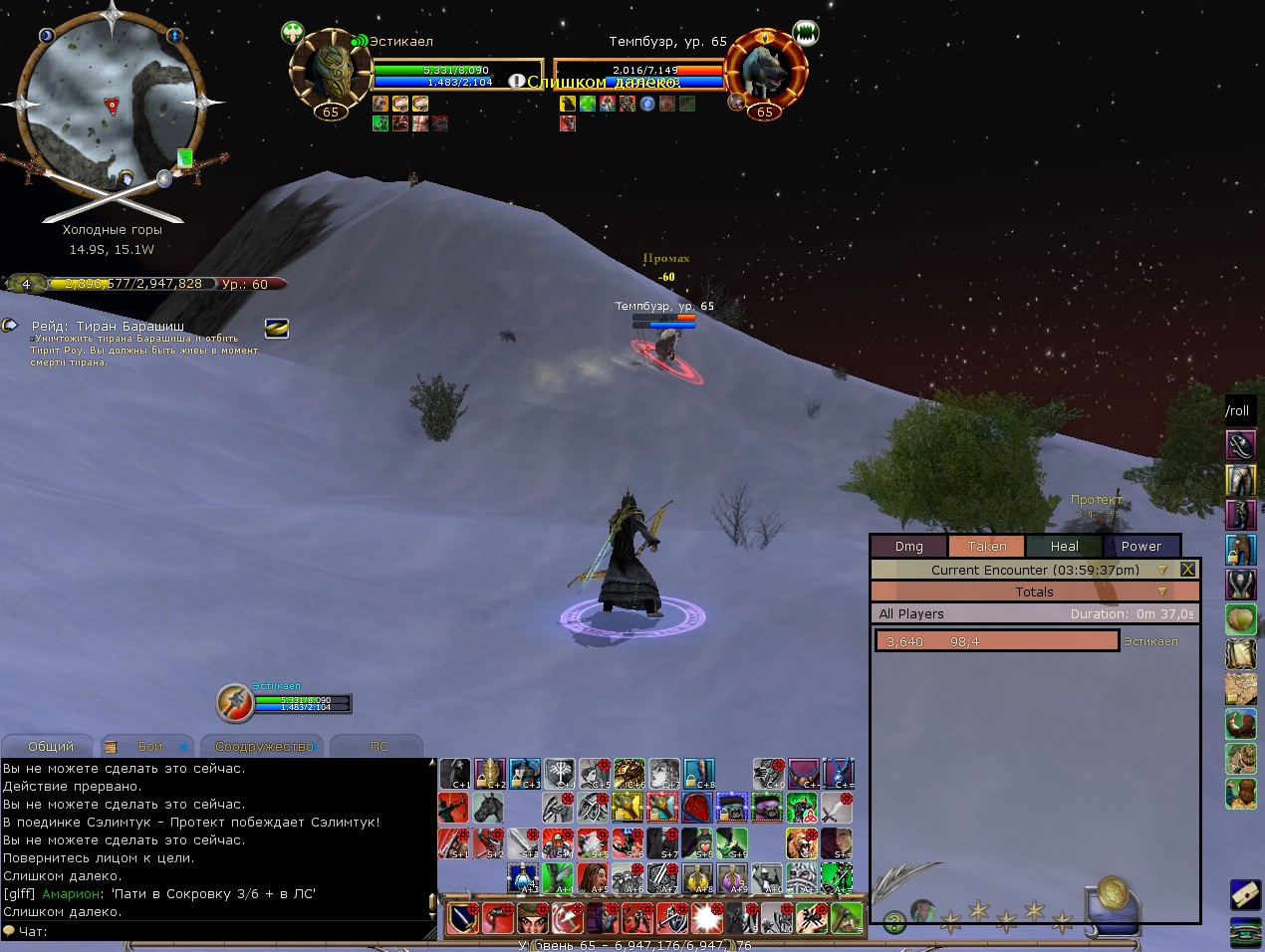The width and height of the screenshot is (1265, 952).
Task: Click the acorn icon on the side bar
Action: [x=1240, y=619]
